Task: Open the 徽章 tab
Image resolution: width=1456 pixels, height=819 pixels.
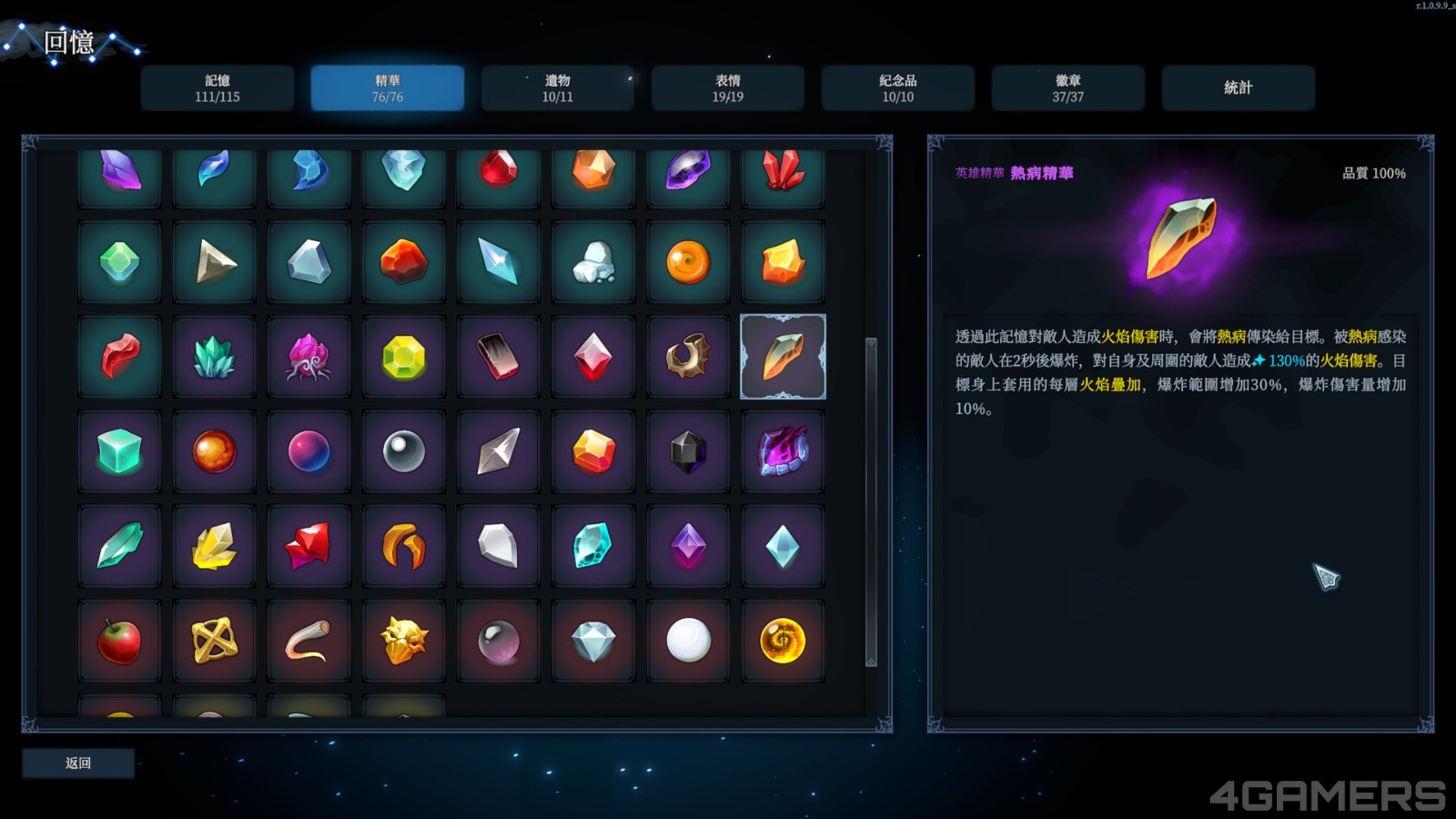Action: point(1067,88)
